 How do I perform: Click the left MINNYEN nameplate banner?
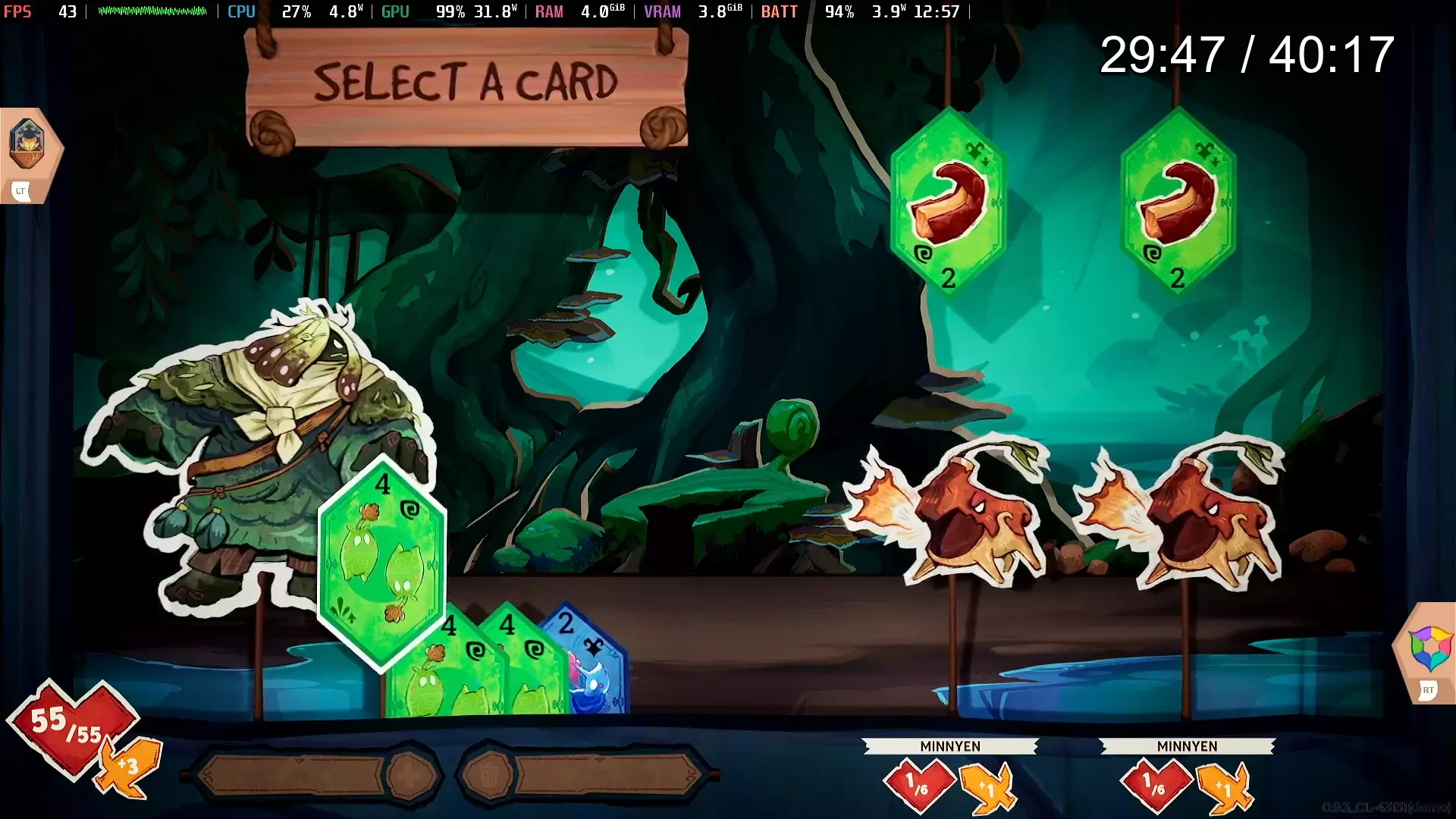pos(949,746)
